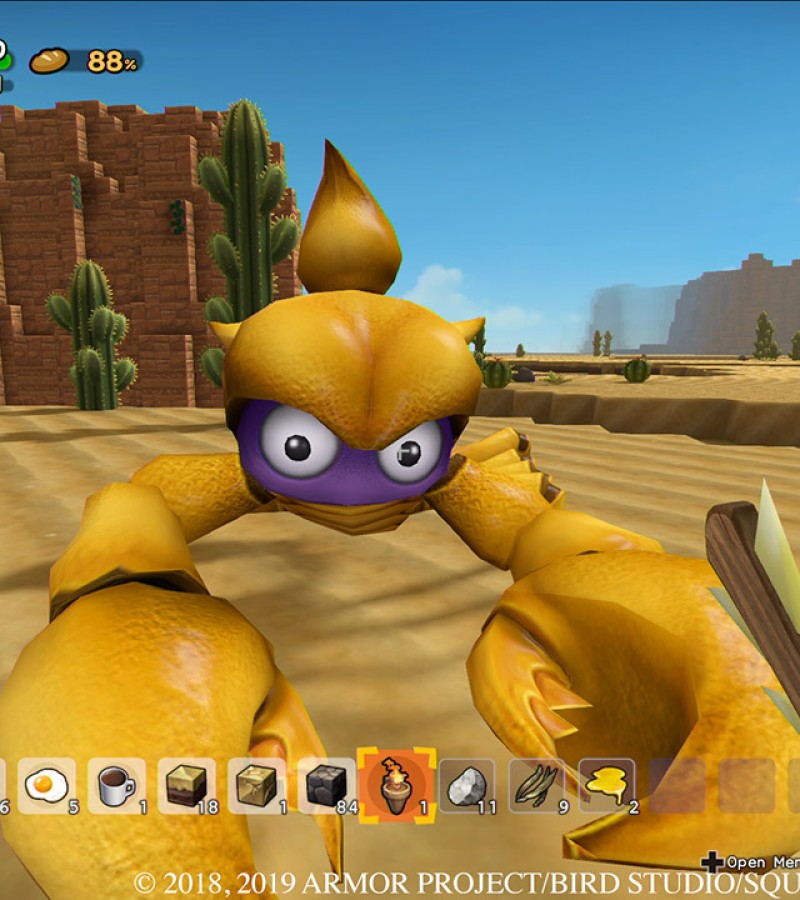Click the highlighted torch slot
The height and width of the screenshot is (900, 800).
[396, 785]
